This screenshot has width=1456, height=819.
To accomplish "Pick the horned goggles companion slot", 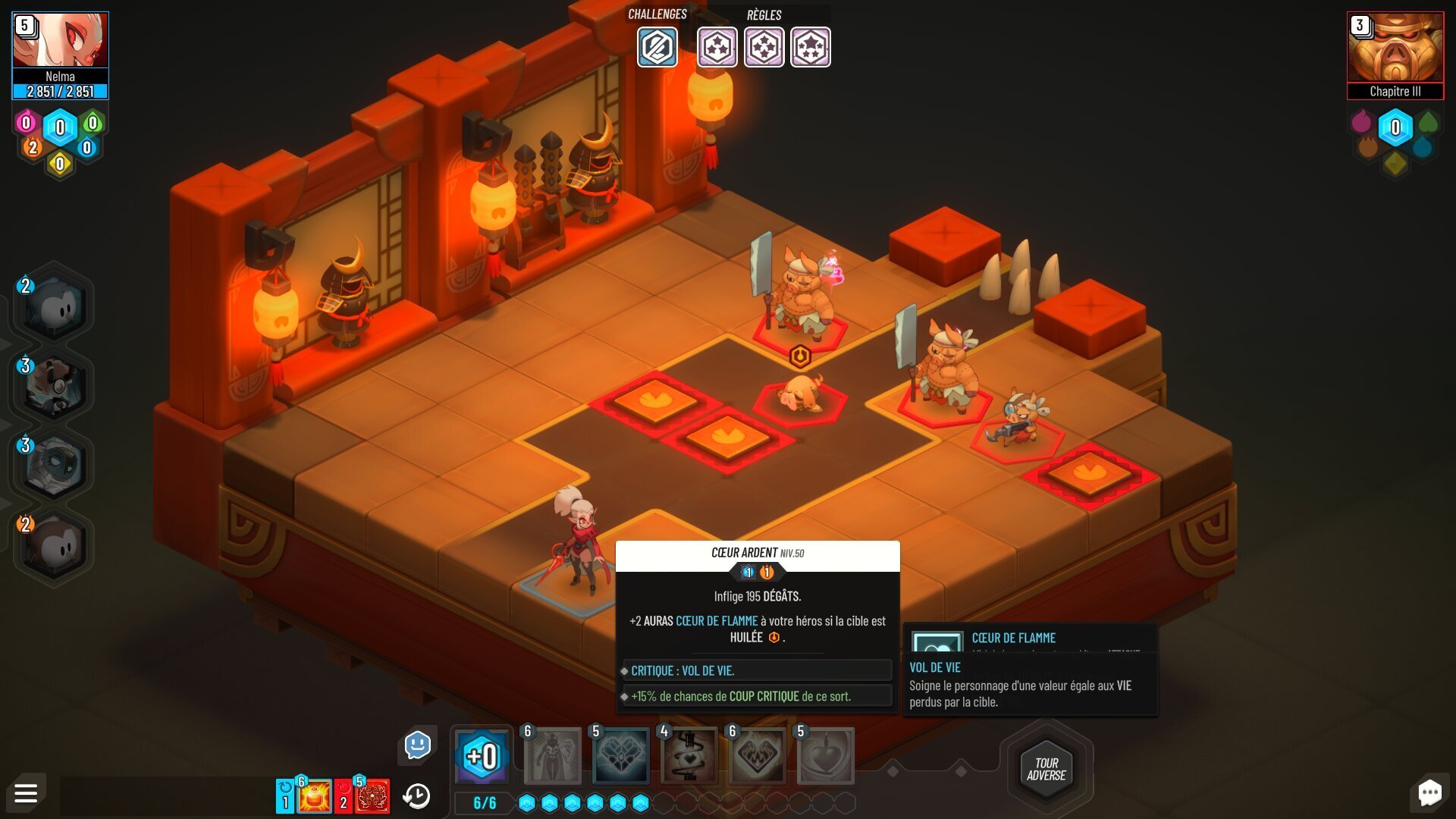I will 53,385.
